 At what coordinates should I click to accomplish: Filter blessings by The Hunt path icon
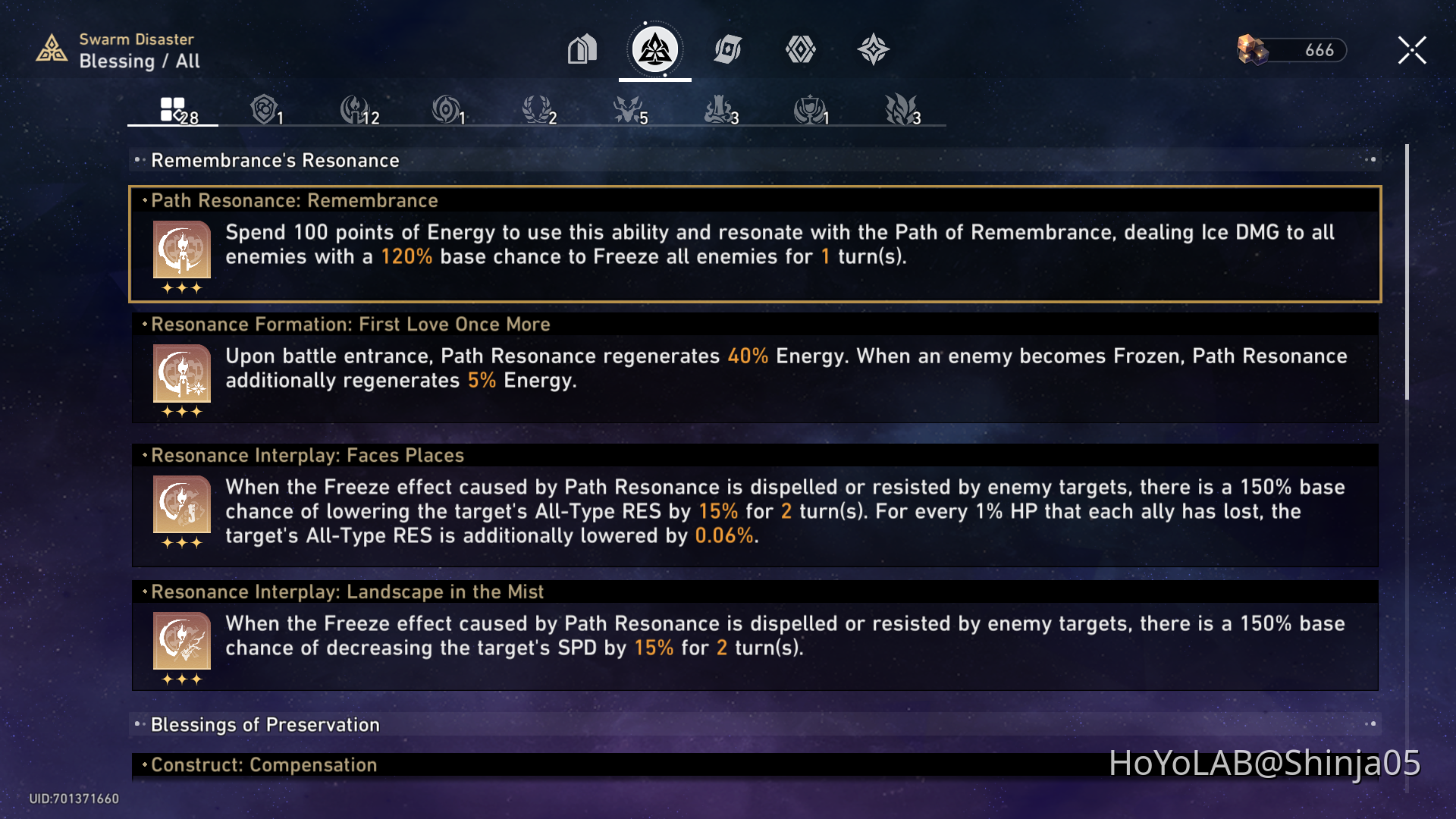(626, 108)
